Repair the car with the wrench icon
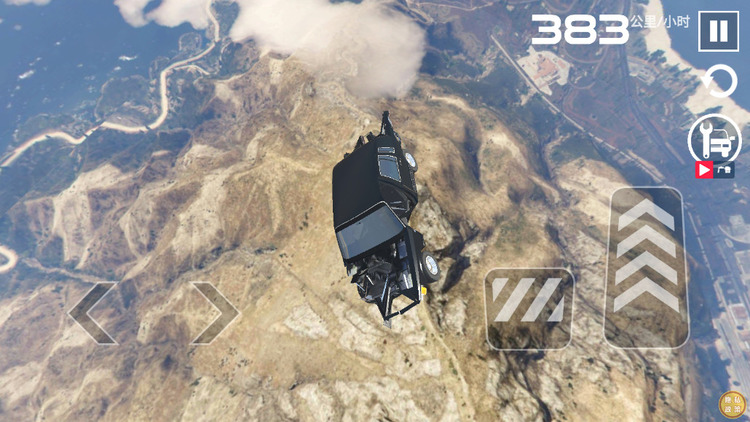 click(714, 139)
